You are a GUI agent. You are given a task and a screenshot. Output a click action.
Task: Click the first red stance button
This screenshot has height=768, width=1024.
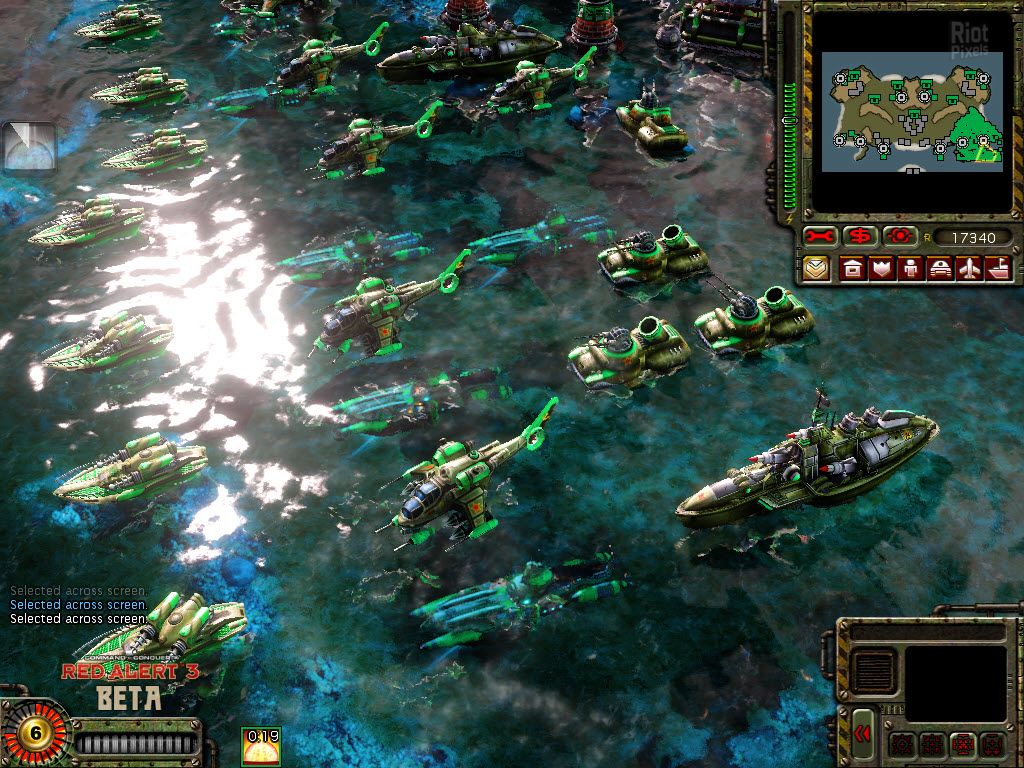click(902, 744)
